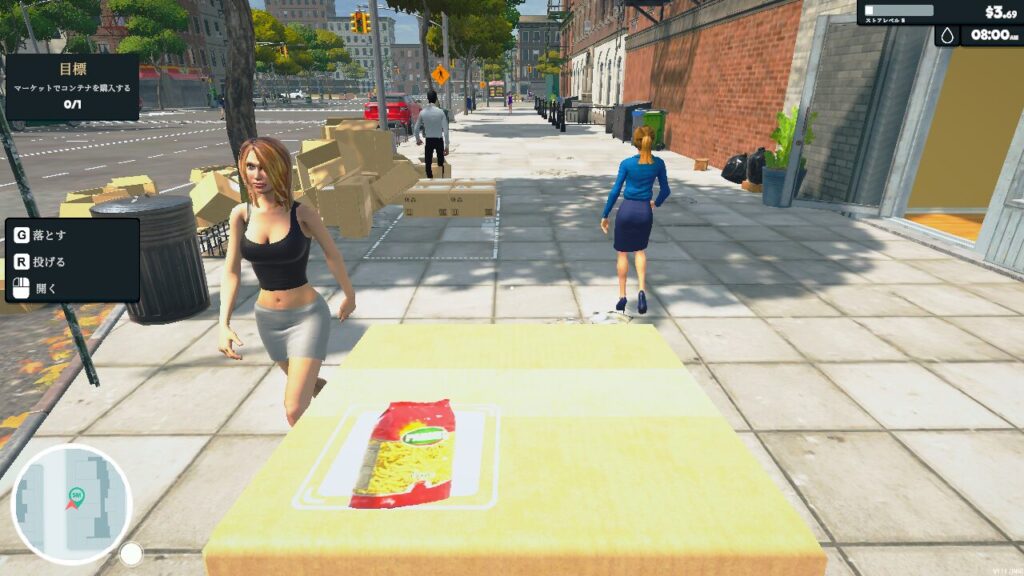Click the circular minimap
Image resolution: width=1024 pixels, height=576 pixels.
[71, 504]
